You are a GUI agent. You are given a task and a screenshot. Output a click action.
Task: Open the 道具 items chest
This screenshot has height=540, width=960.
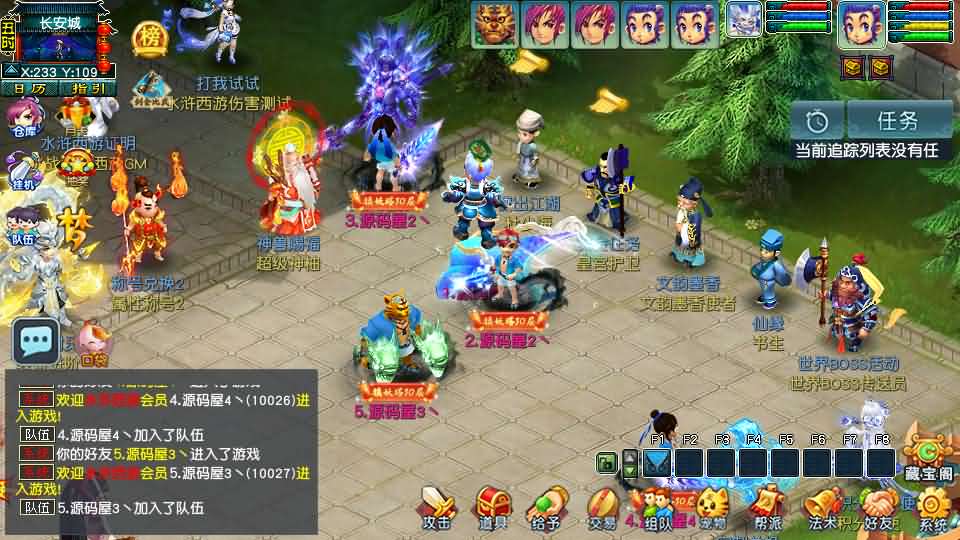click(x=492, y=505)
